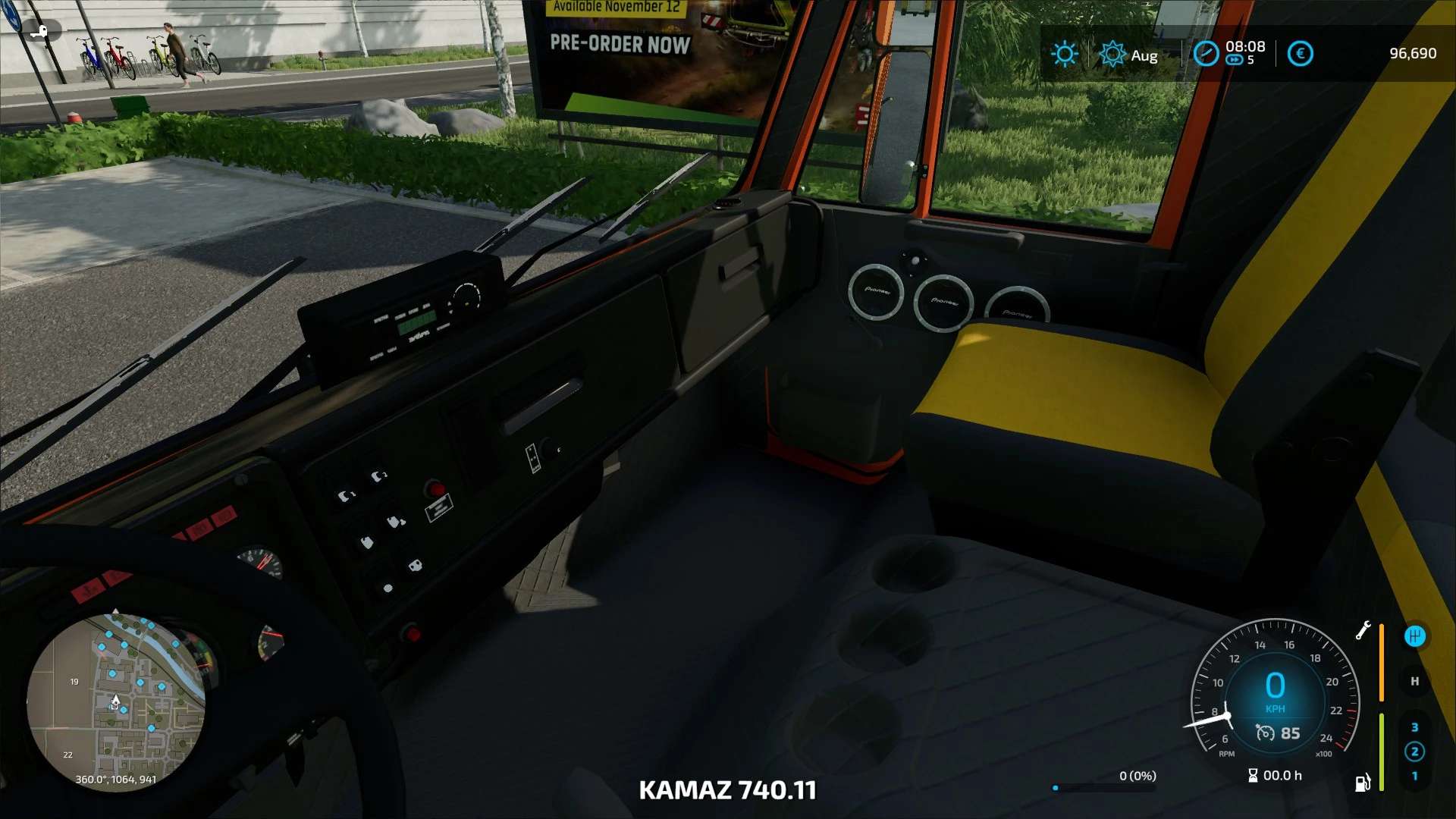Click the hourglass operating hours icon

tap(1253, 775)
